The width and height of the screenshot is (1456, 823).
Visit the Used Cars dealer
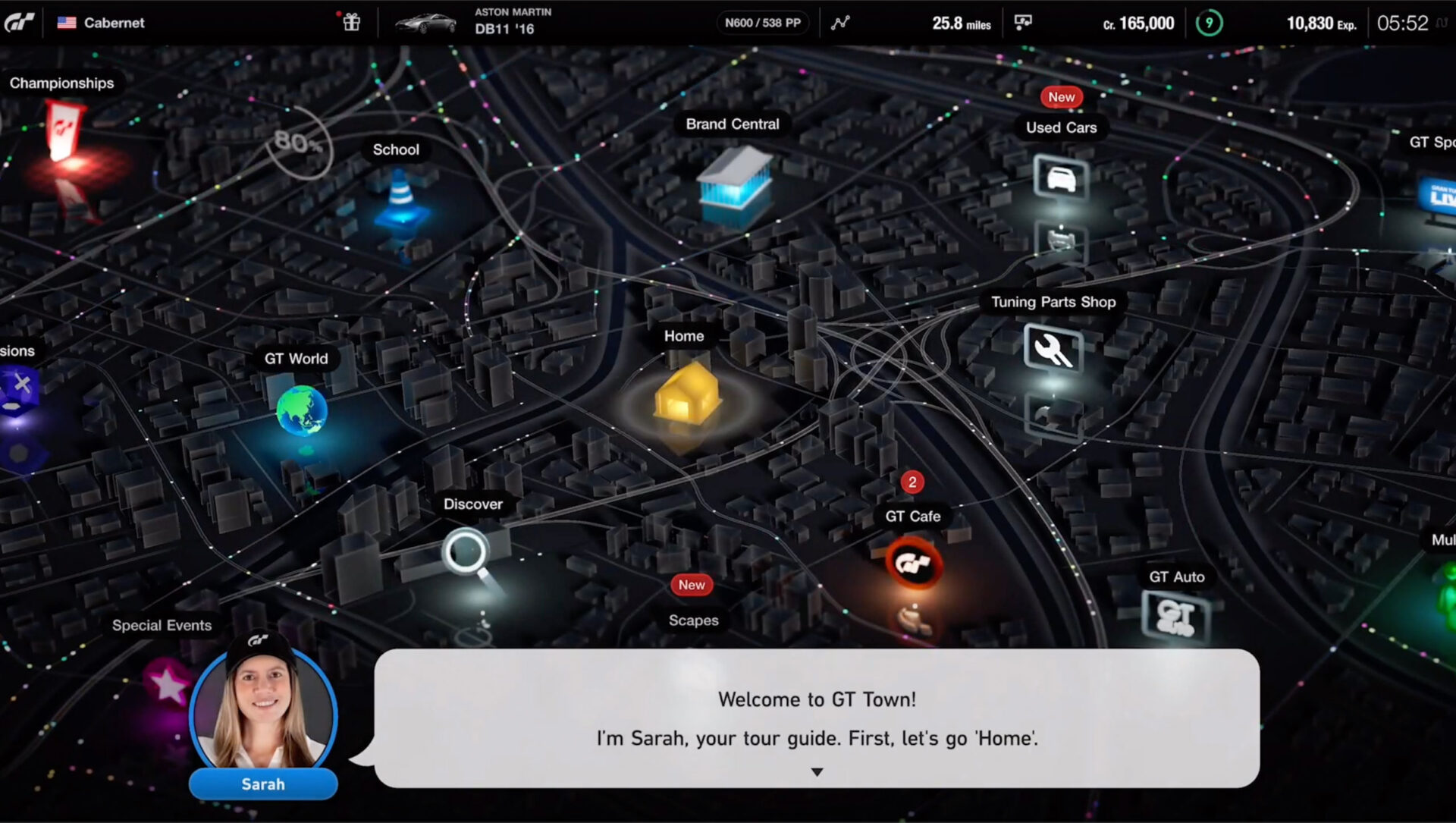[1060, 178]
